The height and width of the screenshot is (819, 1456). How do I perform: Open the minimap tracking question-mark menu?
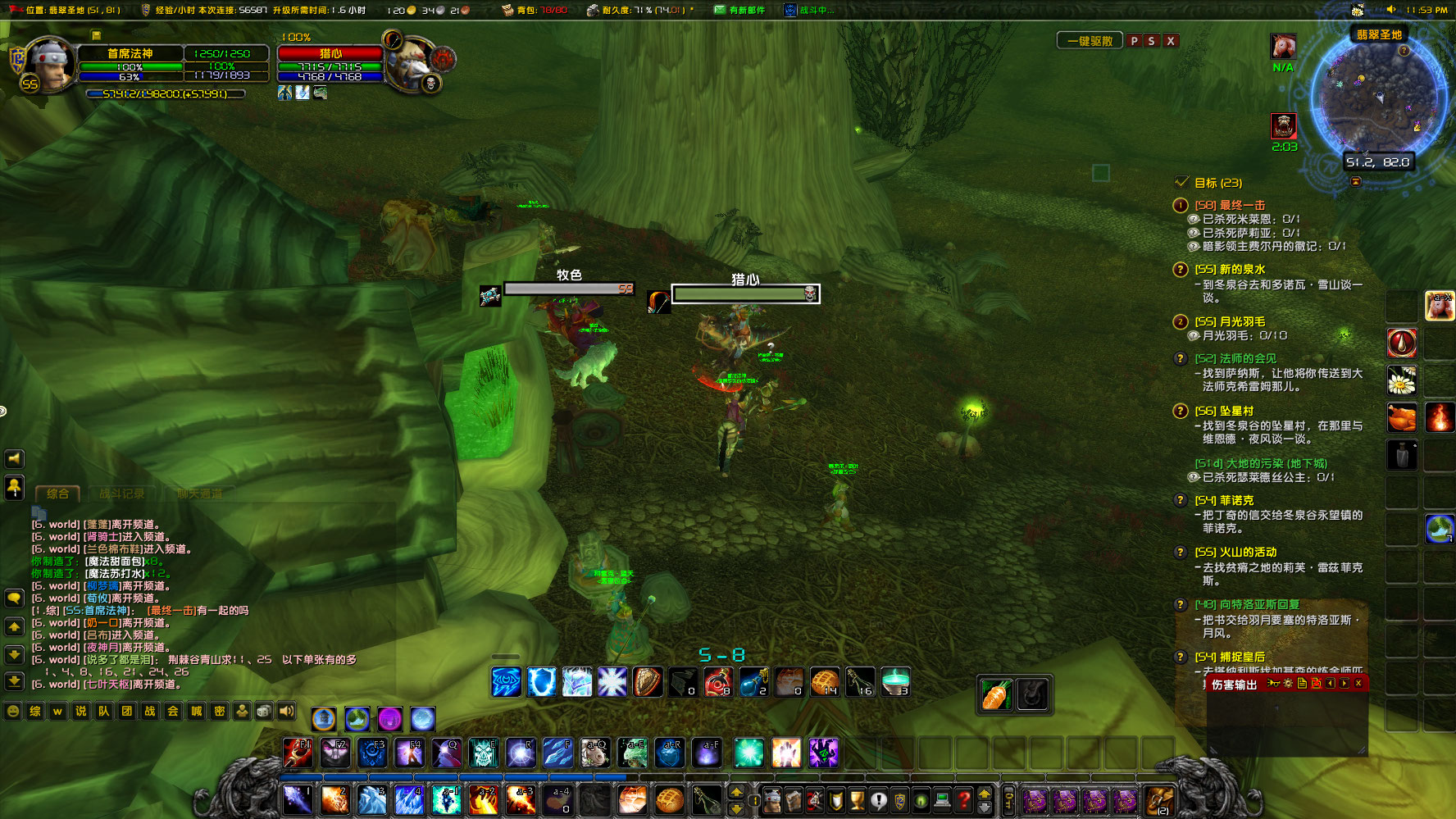[x=1404, y=51]
